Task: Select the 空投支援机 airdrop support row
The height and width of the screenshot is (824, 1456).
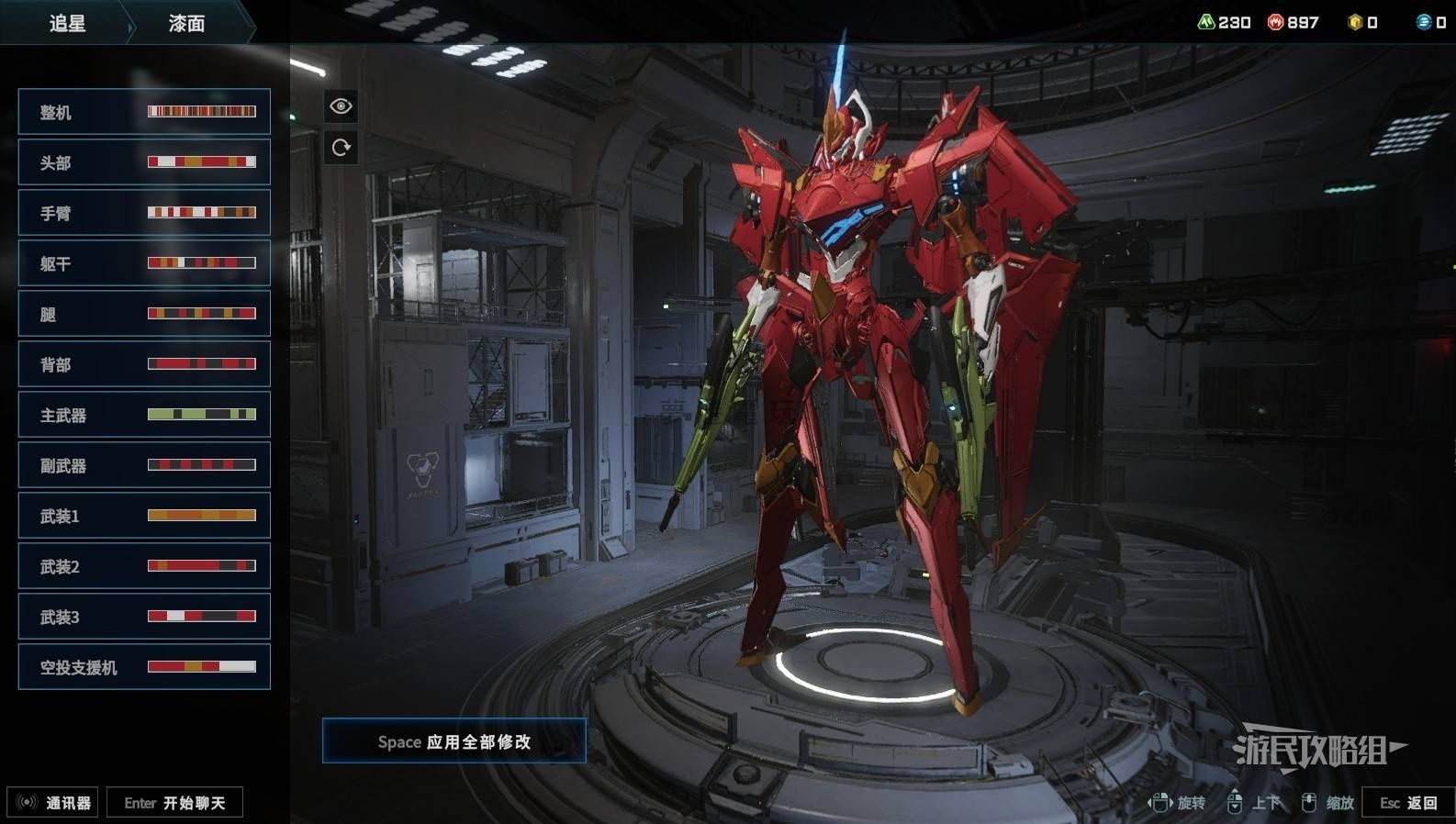Action: pos(144,667)
